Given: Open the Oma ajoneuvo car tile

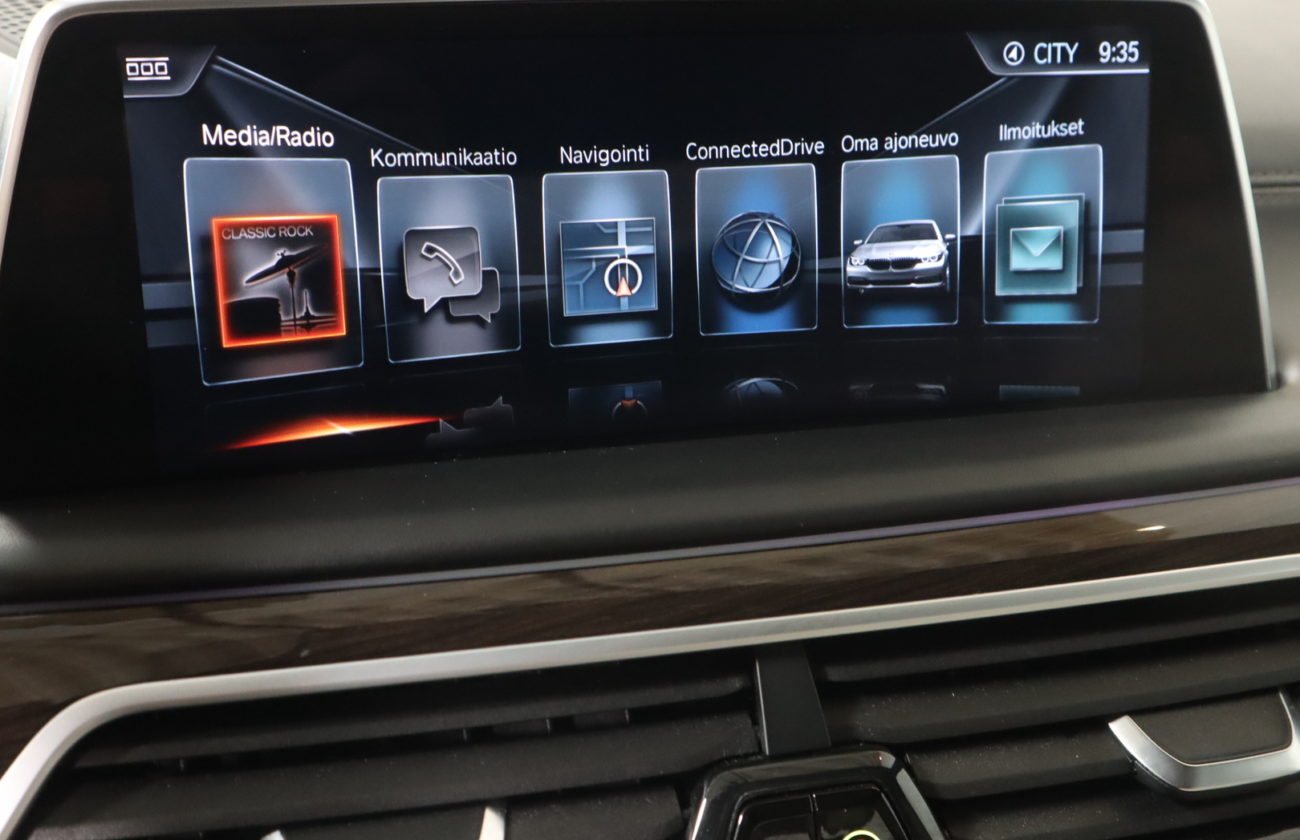Looking at the screenshot, I should (x=900, y=243).
